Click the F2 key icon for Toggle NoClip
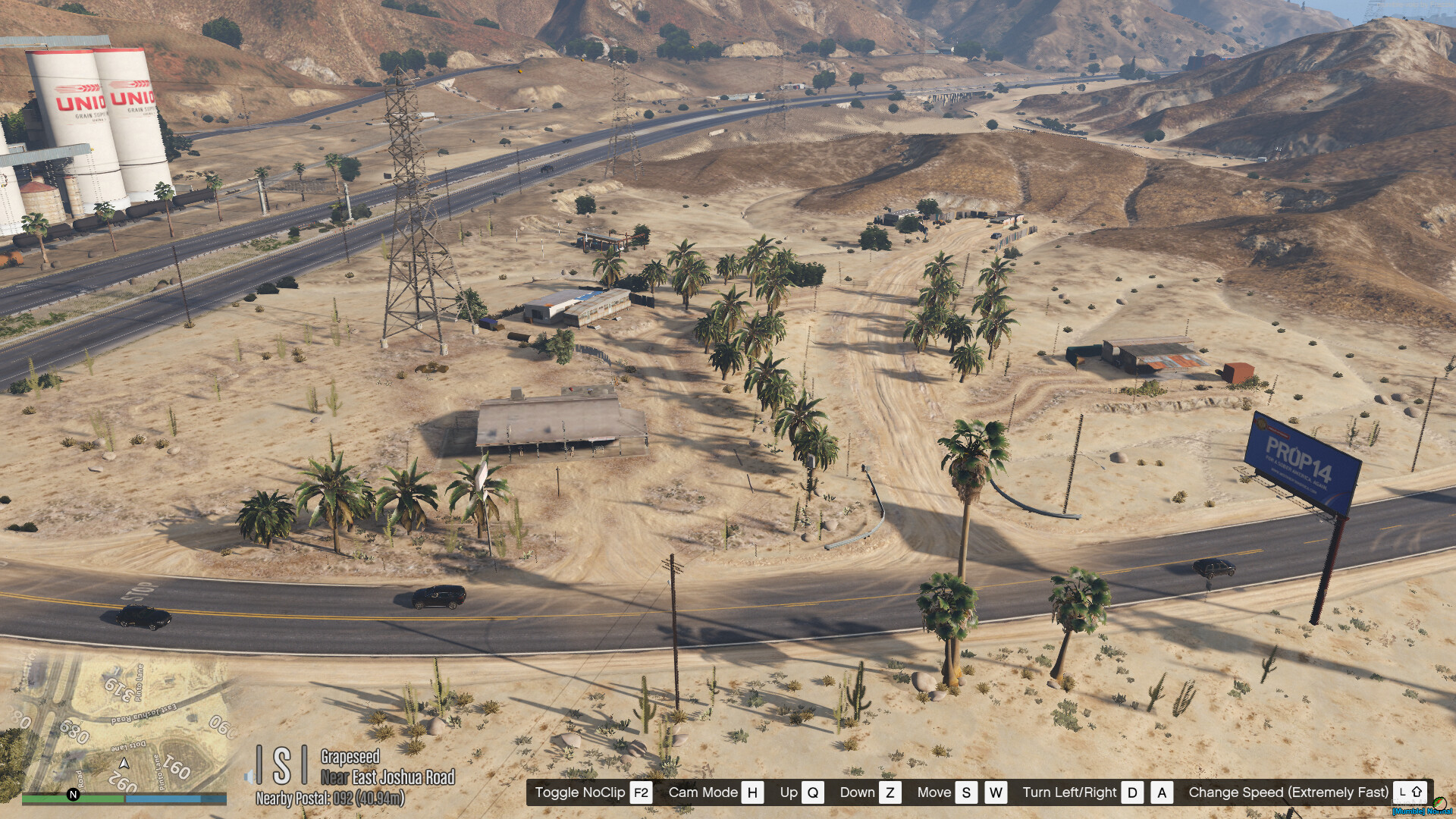The image size is (1456, 819). pyautogui.click(x=639, y=792)
